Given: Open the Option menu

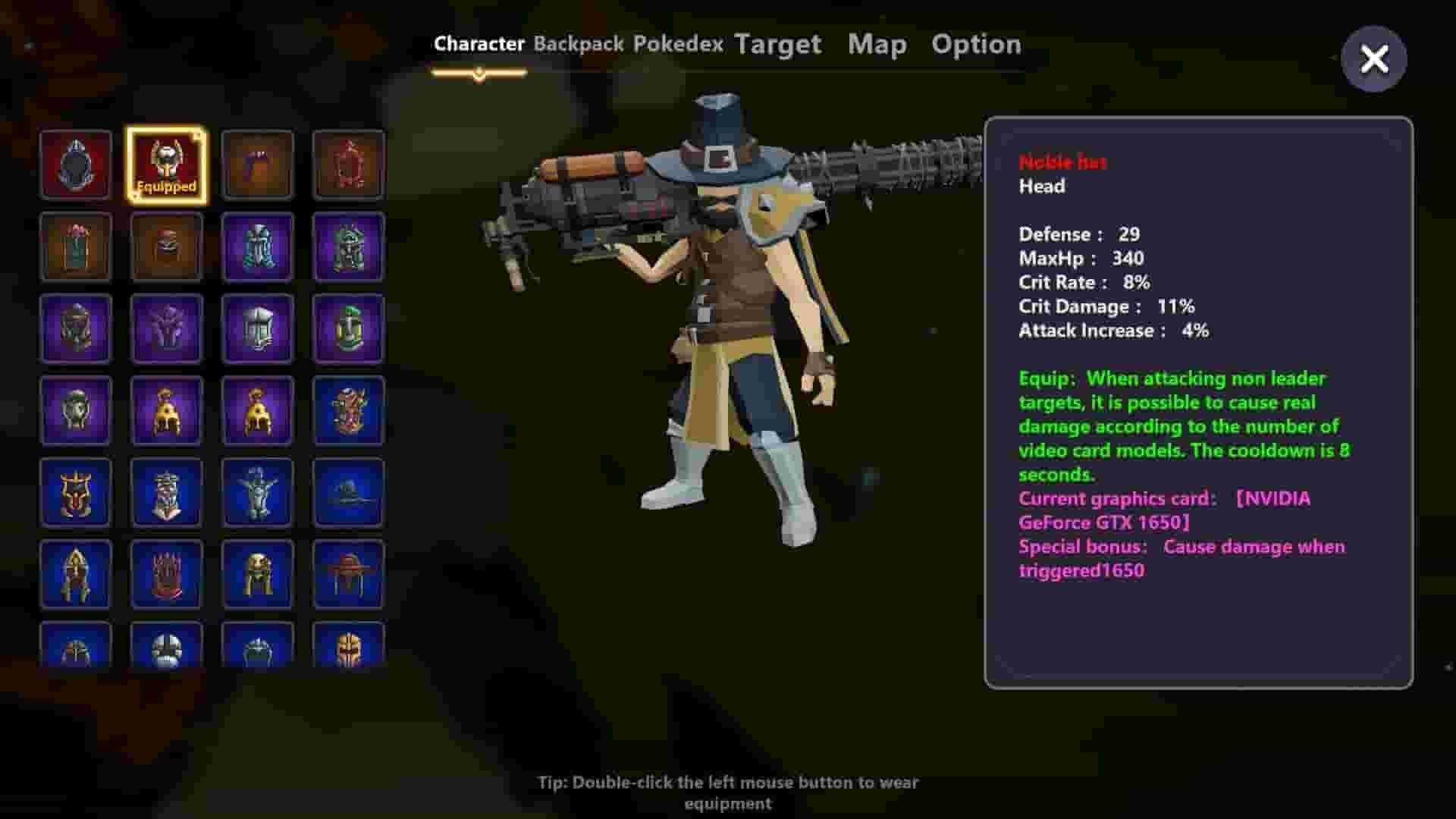Looking at the screenshot, I should tap(976, 43).
